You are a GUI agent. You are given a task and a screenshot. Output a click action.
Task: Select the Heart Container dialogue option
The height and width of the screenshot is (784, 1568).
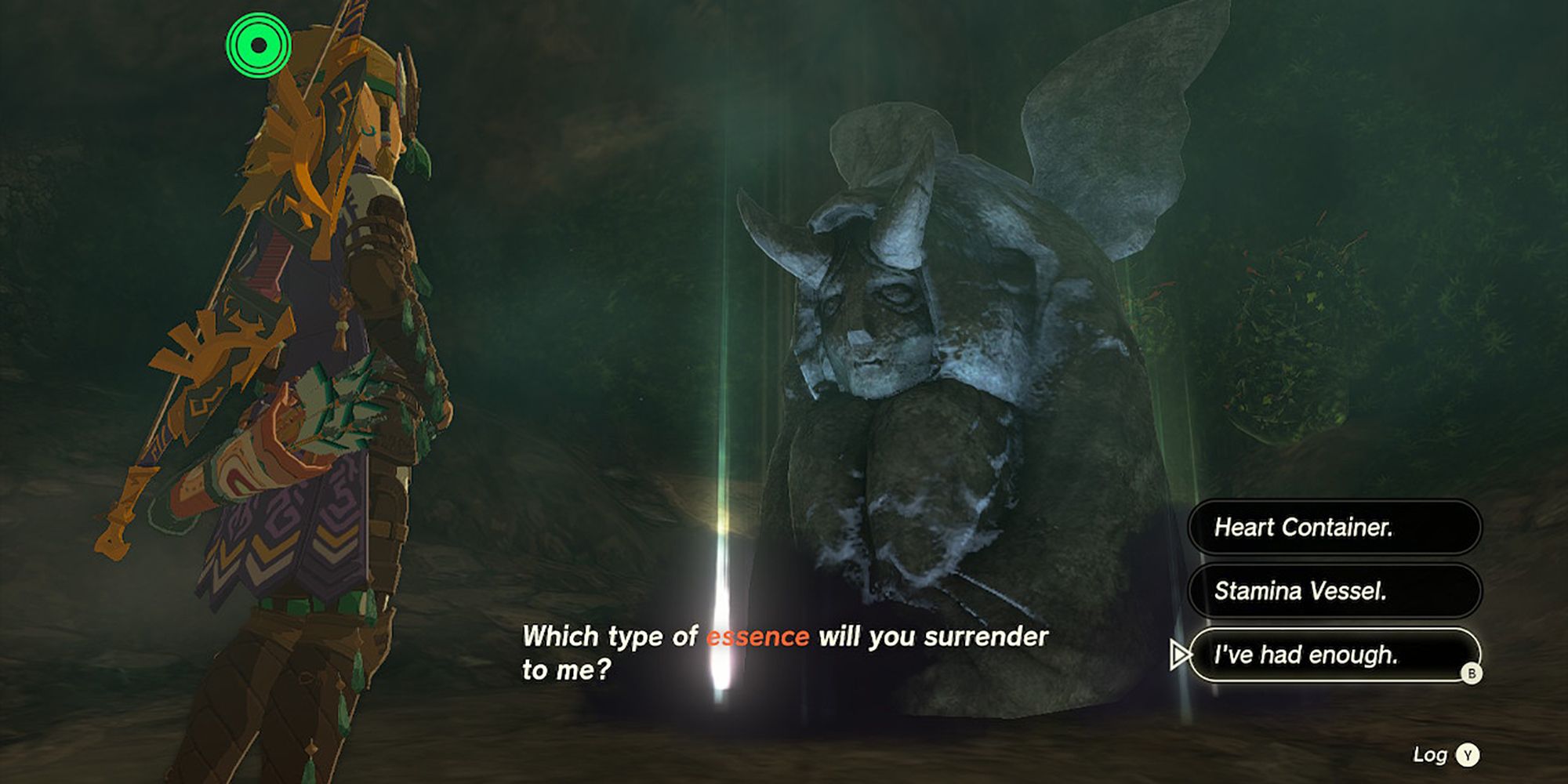(x=1333, y=528)
